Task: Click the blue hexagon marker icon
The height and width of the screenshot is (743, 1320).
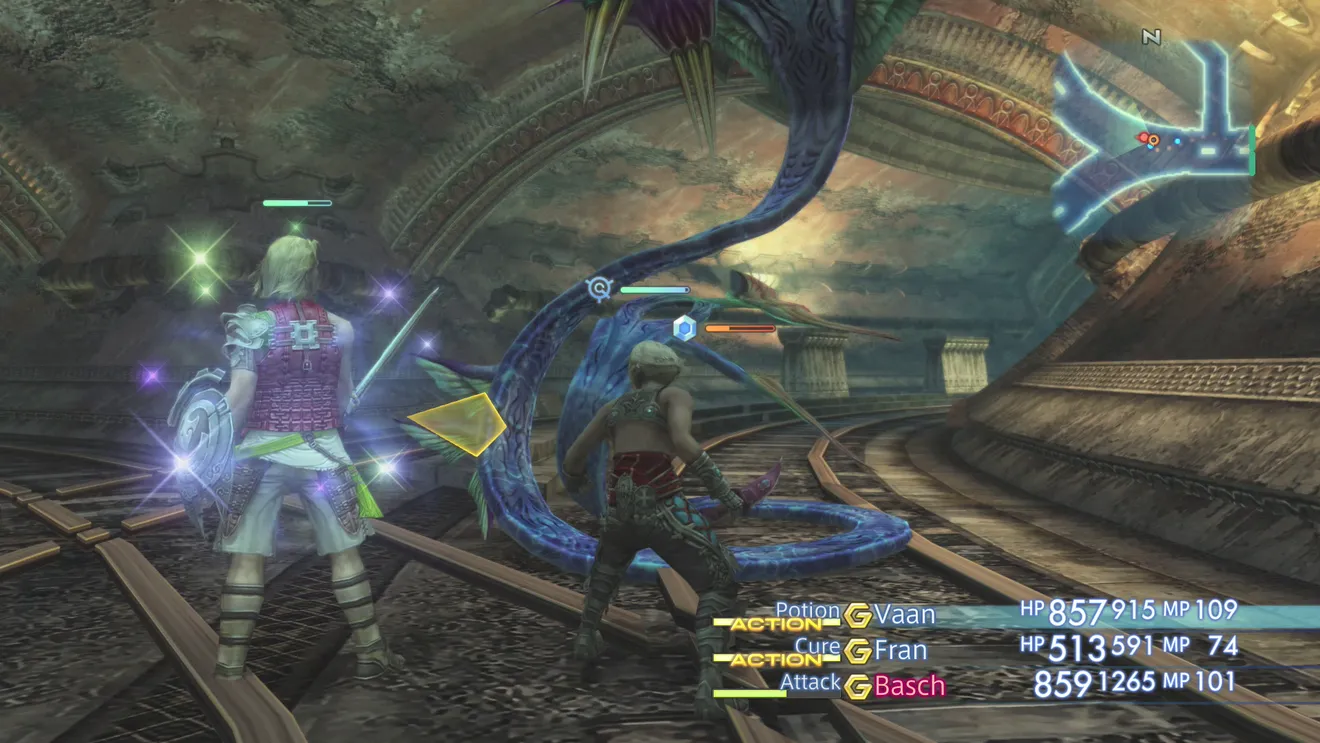Action: (x=684, y=327)
